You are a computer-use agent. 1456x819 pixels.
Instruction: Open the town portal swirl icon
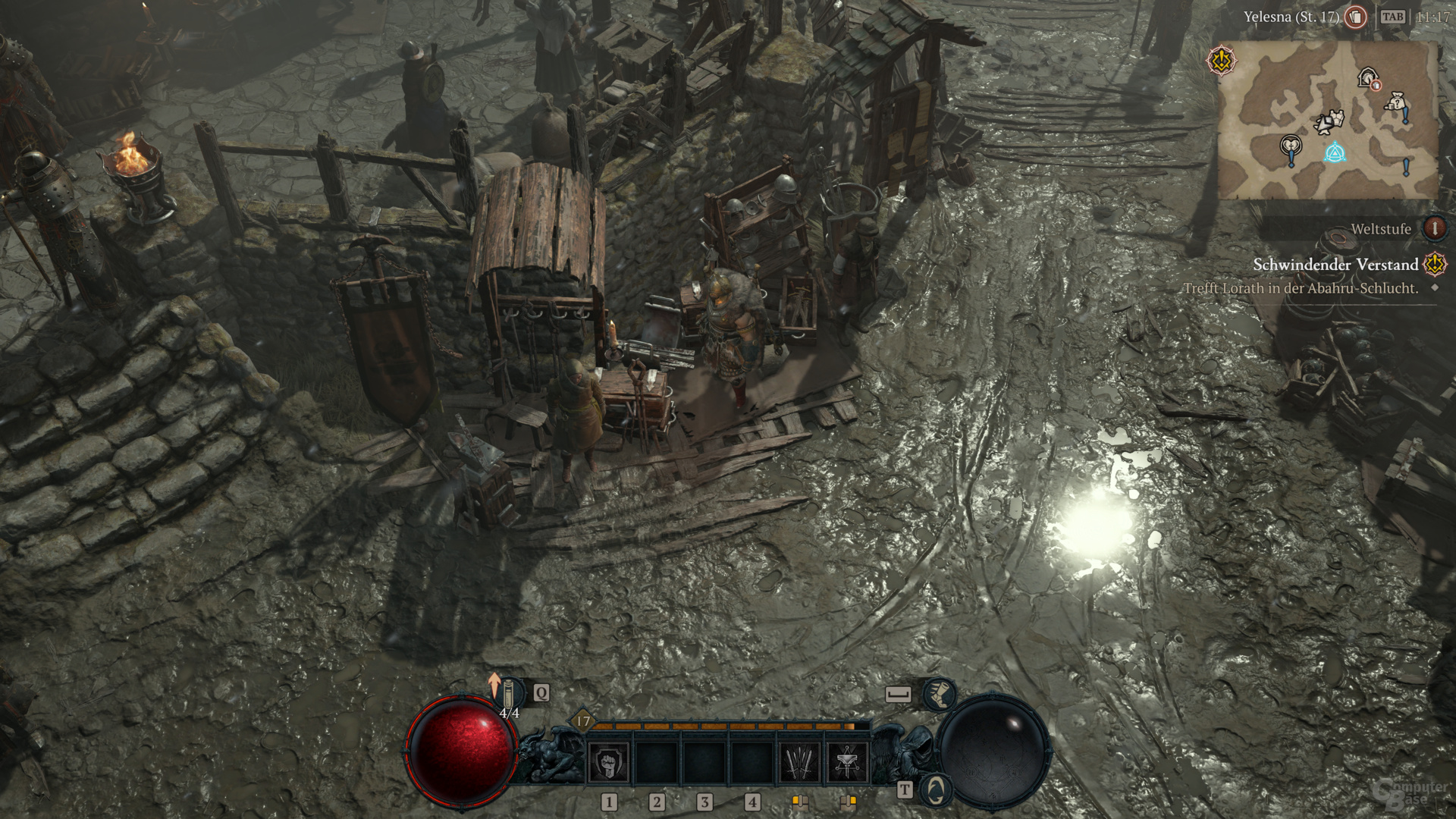click(937, 790)
